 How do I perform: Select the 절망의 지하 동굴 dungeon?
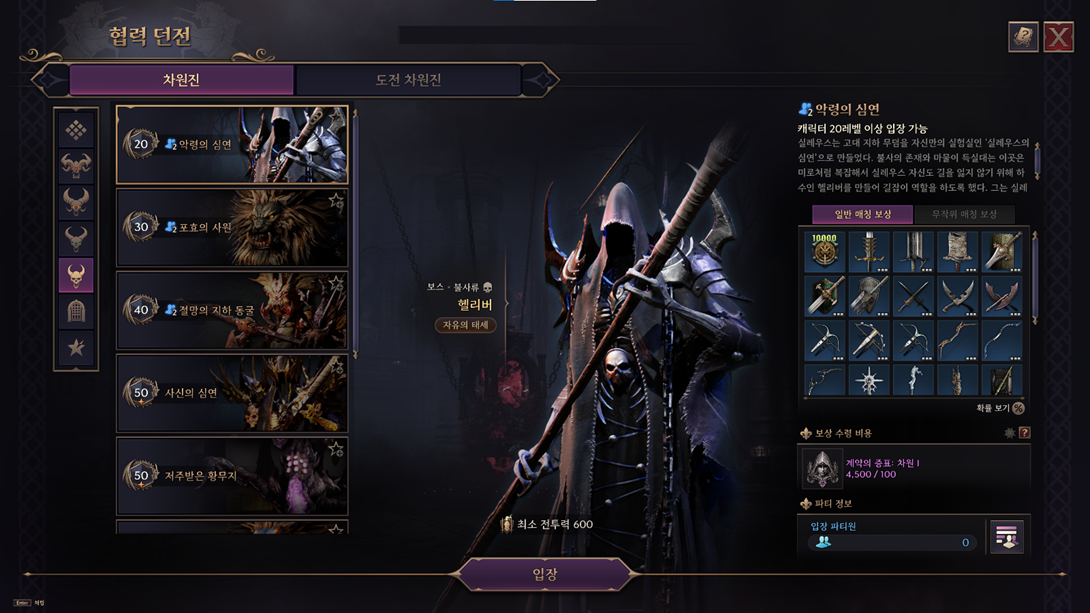pyautogui.click(x=232, y=310)
